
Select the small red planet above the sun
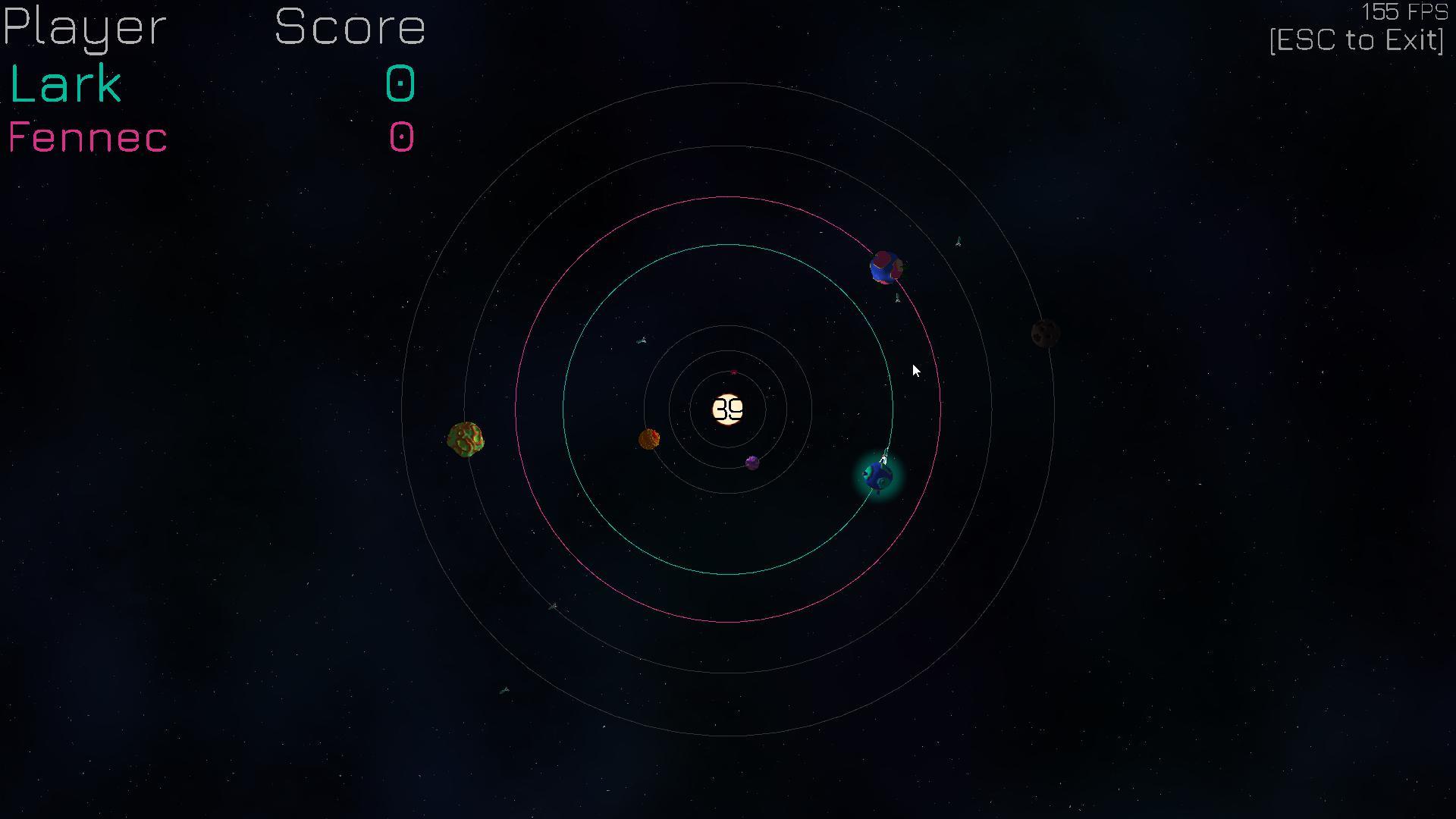pos(733,372)
